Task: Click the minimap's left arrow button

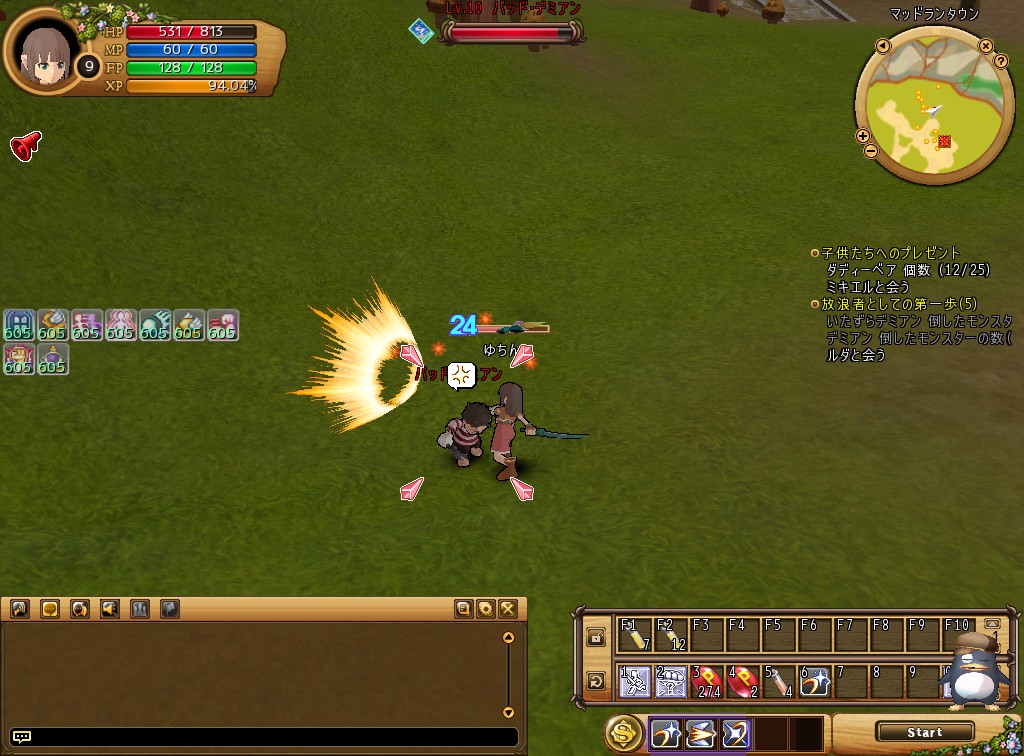Action: pyautogui.click(x=883, y=46)
